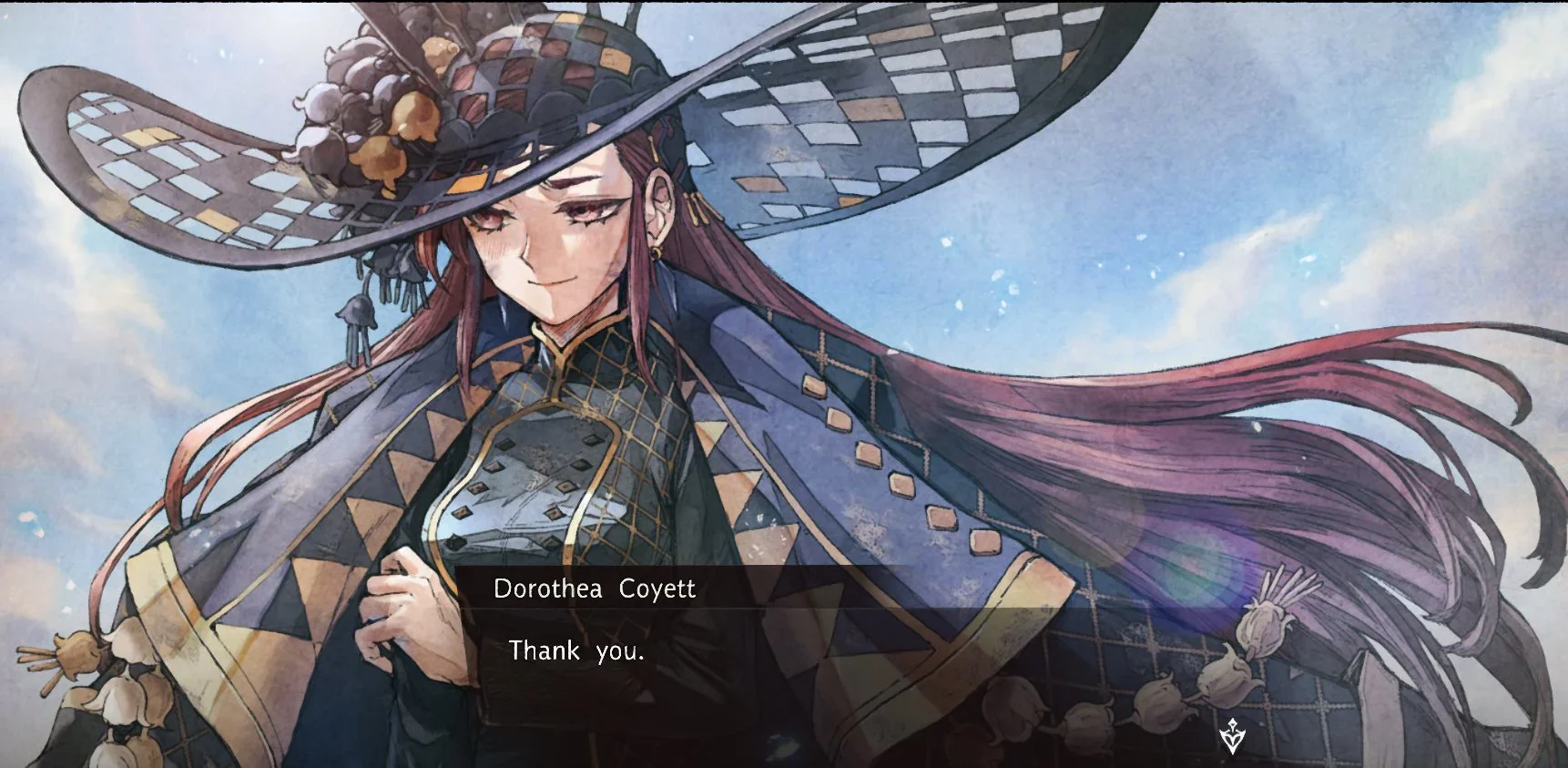Click the dialogue continue arrow icon
Image resolution: width=1568 pixels, height=768 pixels.
point(1231,735)
